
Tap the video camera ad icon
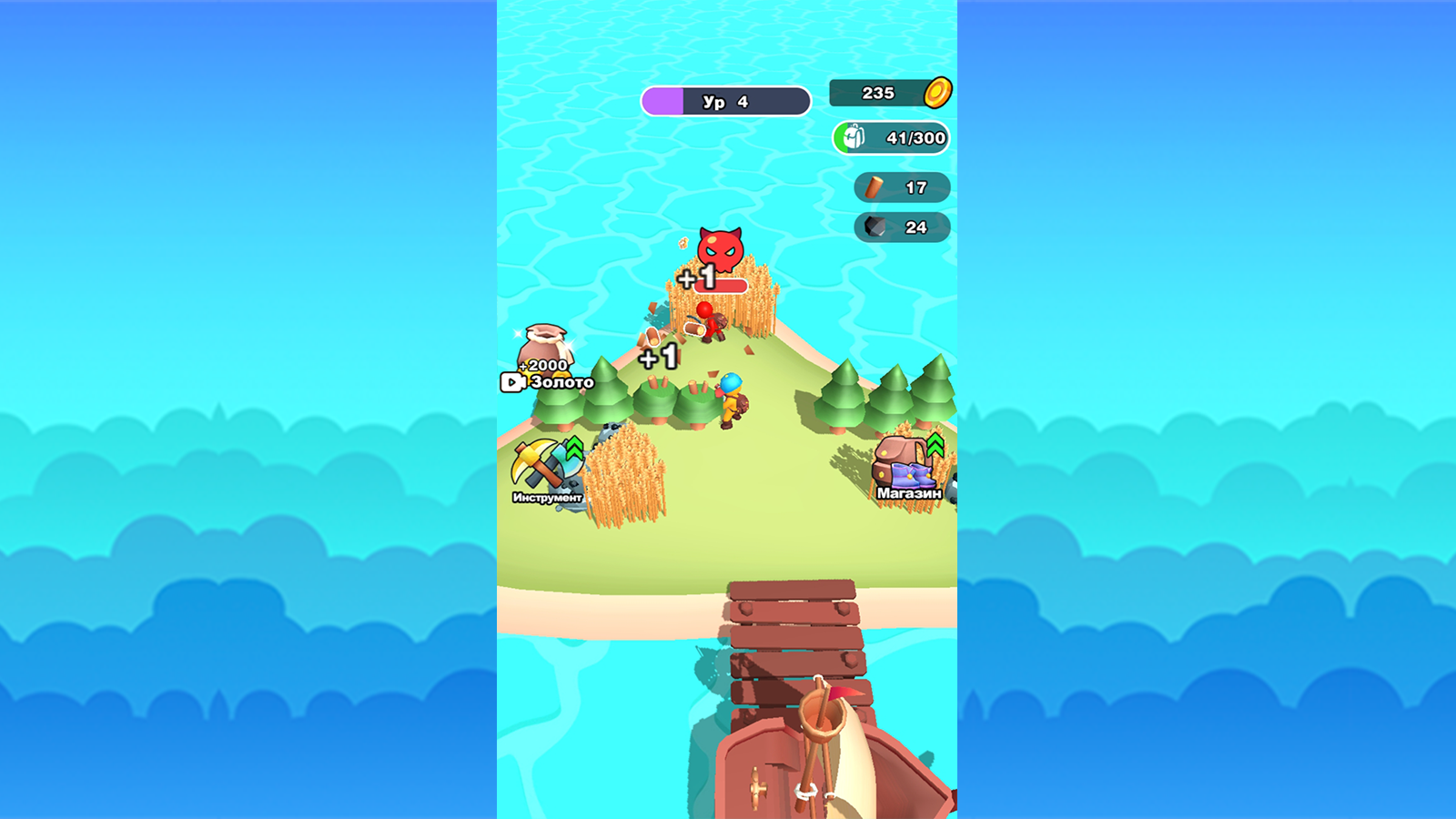click(x=513, y=380)
